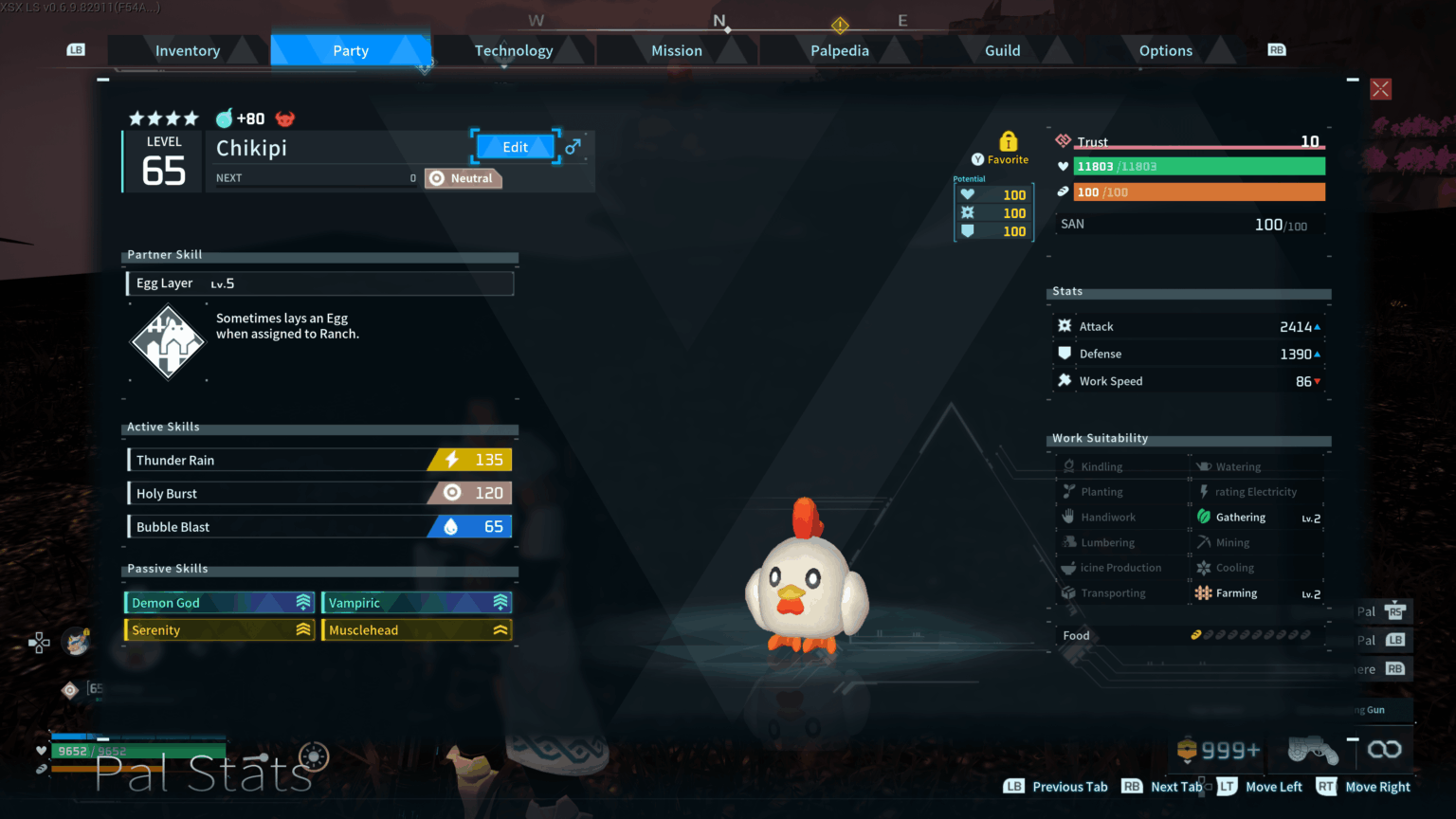
Task: Go to the Mission tab
Action: [677, 51]
